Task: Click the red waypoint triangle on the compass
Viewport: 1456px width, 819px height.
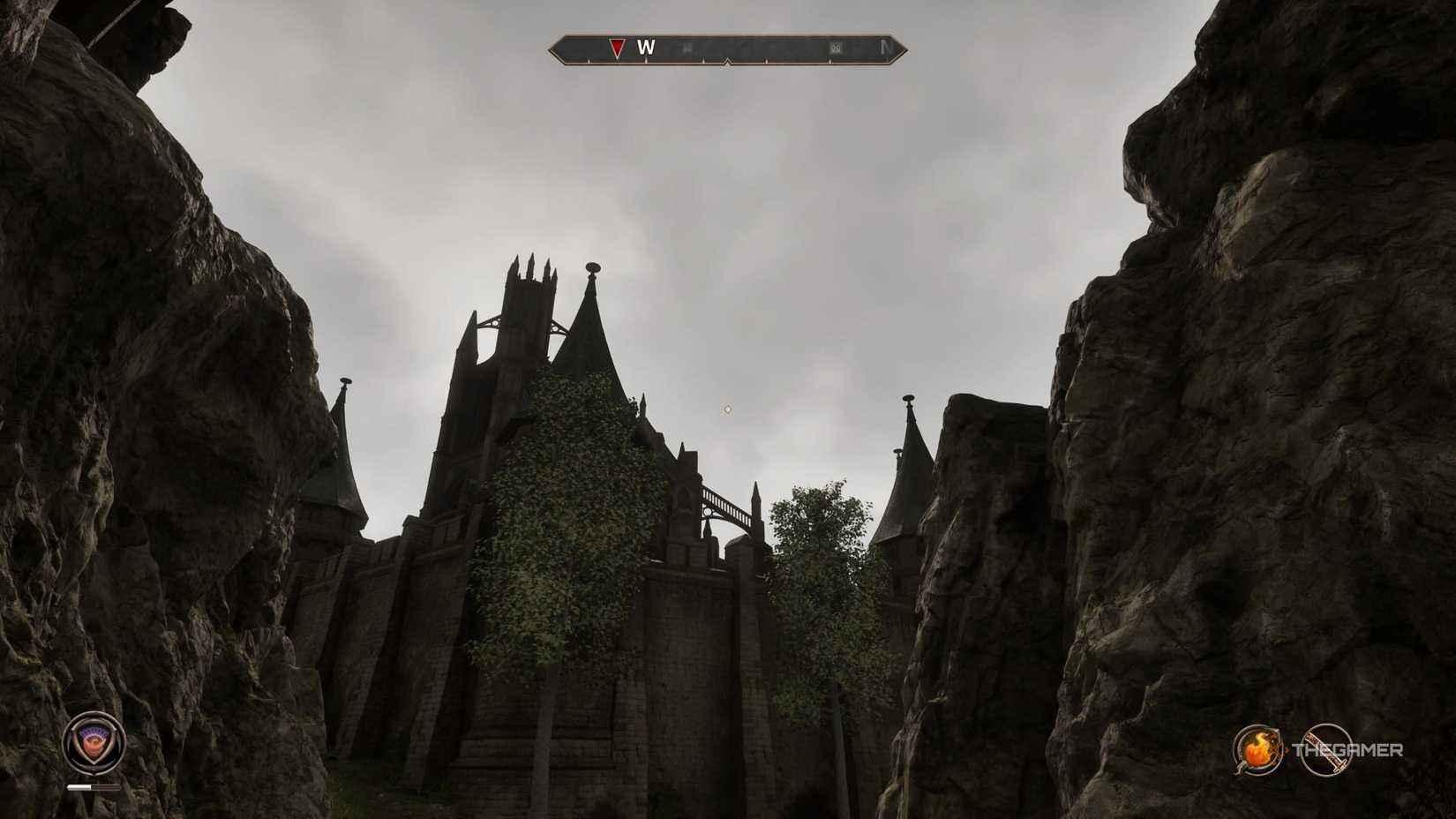Action: tap(616, 47)
